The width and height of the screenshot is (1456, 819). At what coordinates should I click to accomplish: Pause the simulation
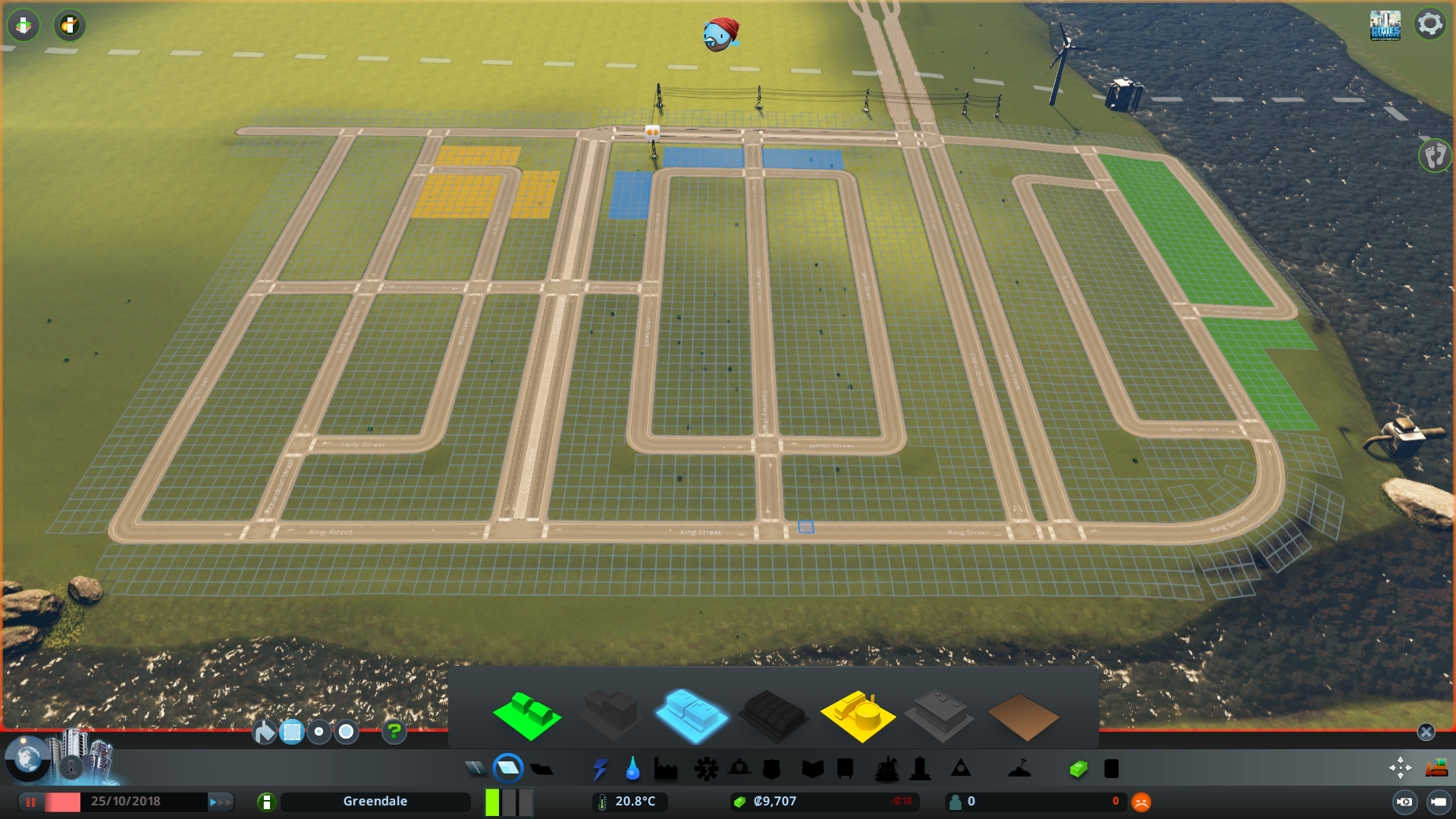(31, 802)
